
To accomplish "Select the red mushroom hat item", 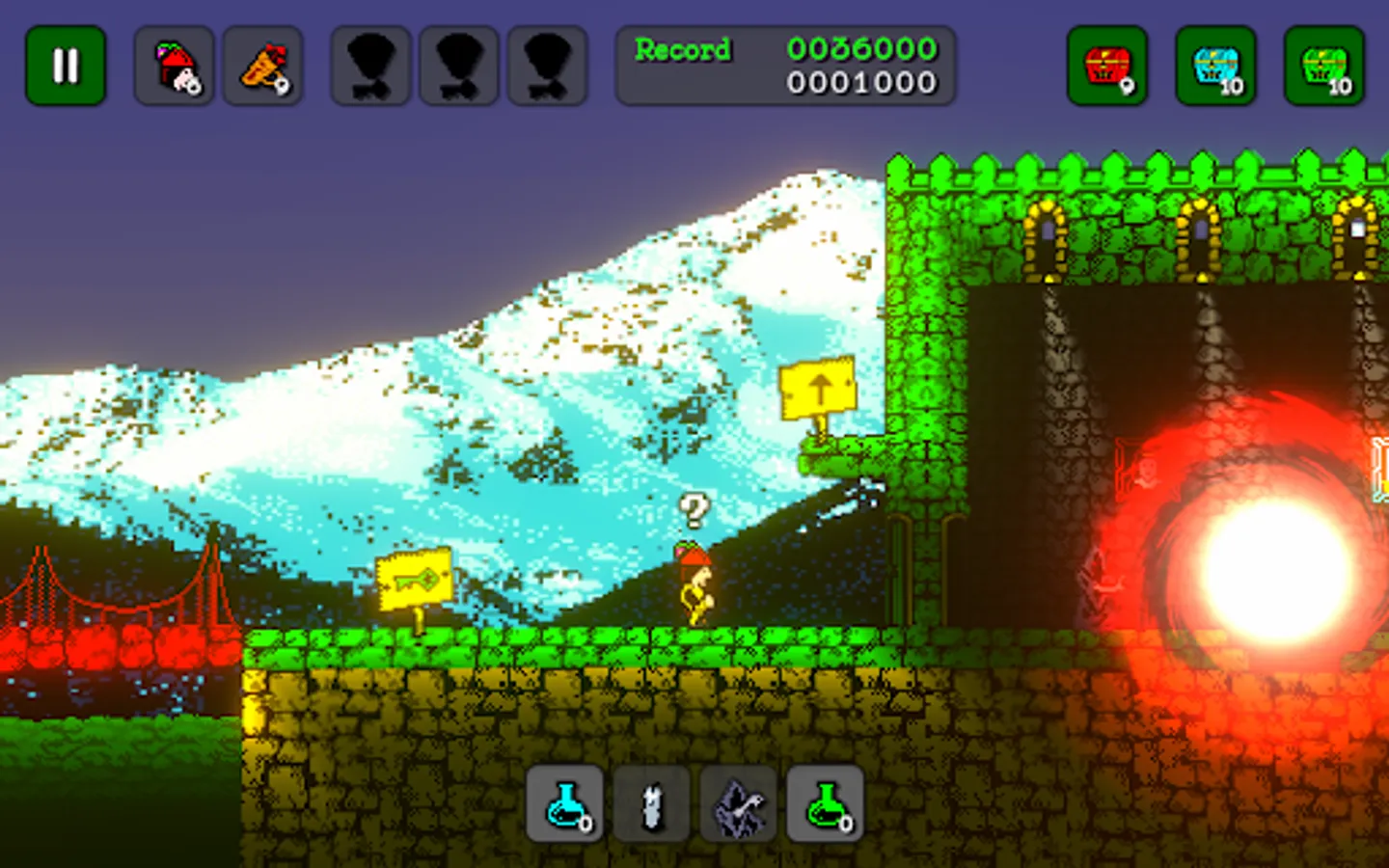I will point(175,66).
